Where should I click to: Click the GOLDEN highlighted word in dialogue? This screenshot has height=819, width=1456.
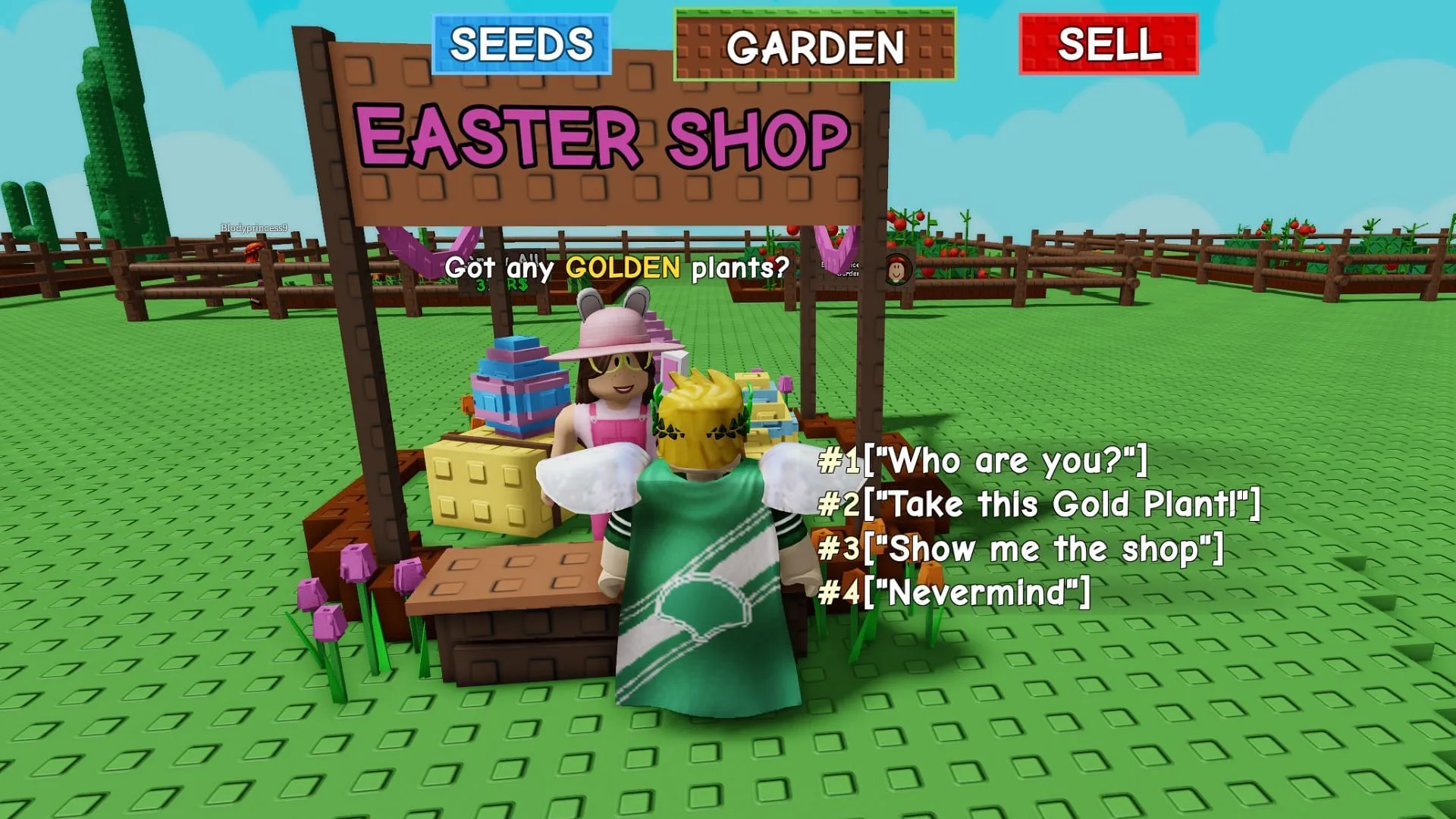[x=623, y=267]
